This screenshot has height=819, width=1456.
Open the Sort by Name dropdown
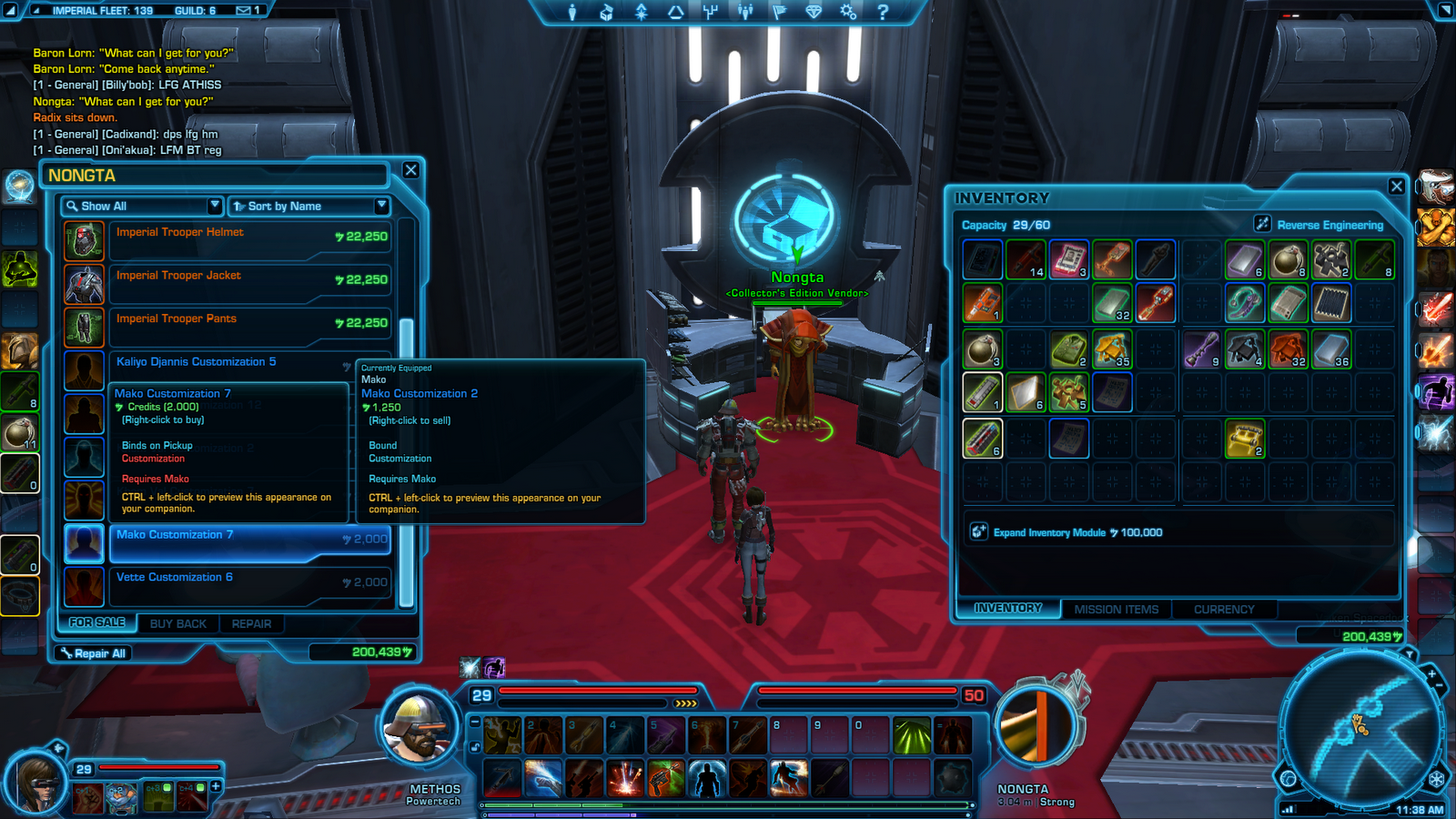[x=309, y=207]
